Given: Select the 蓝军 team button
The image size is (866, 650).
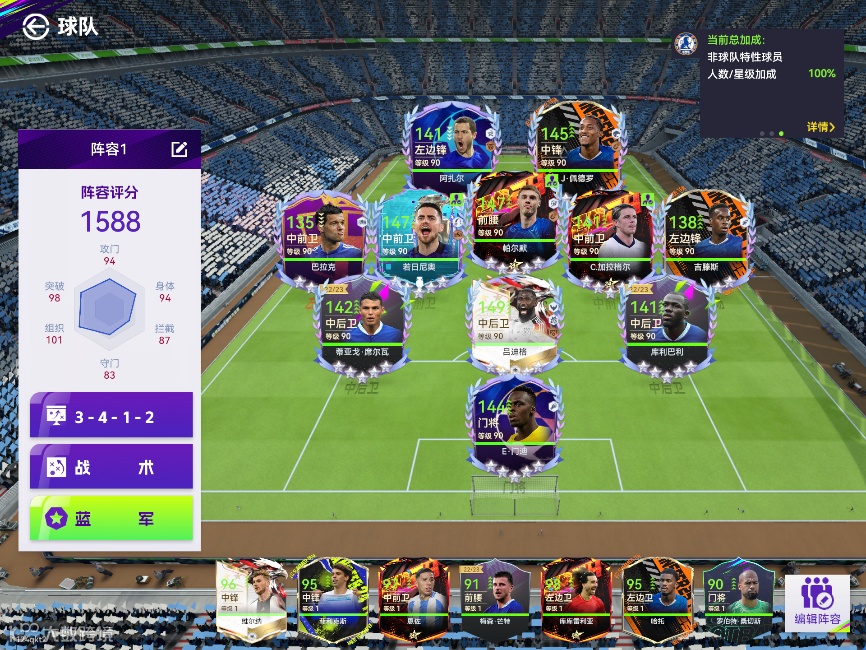Looking at the screenshot, I should click(111, 519).
